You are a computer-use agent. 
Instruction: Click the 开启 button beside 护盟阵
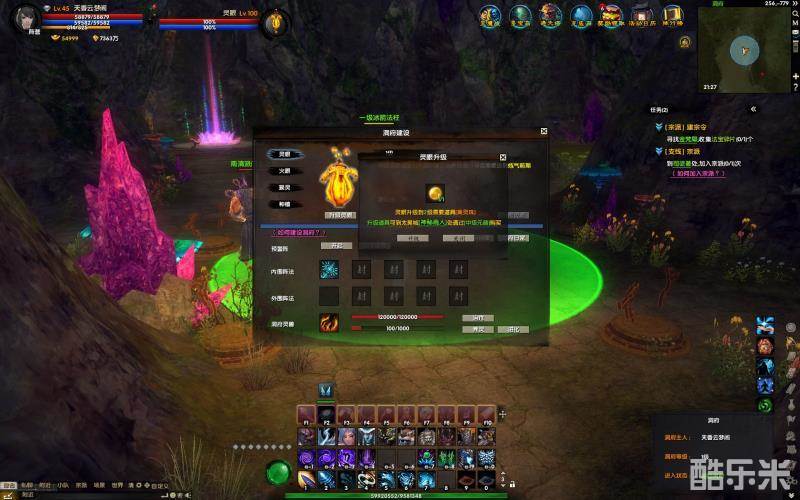coord(336,245)
